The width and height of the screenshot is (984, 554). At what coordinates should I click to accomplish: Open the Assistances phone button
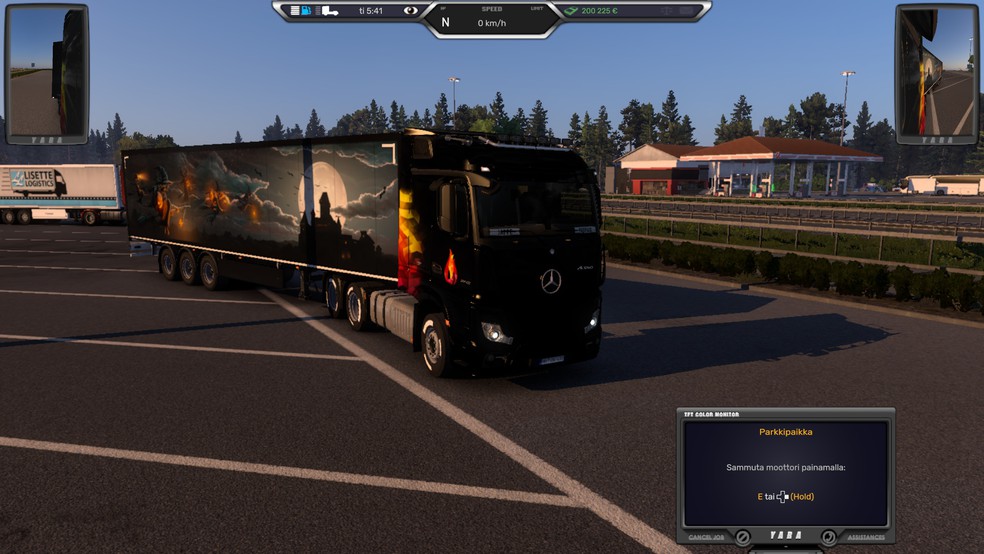point(829,537)
